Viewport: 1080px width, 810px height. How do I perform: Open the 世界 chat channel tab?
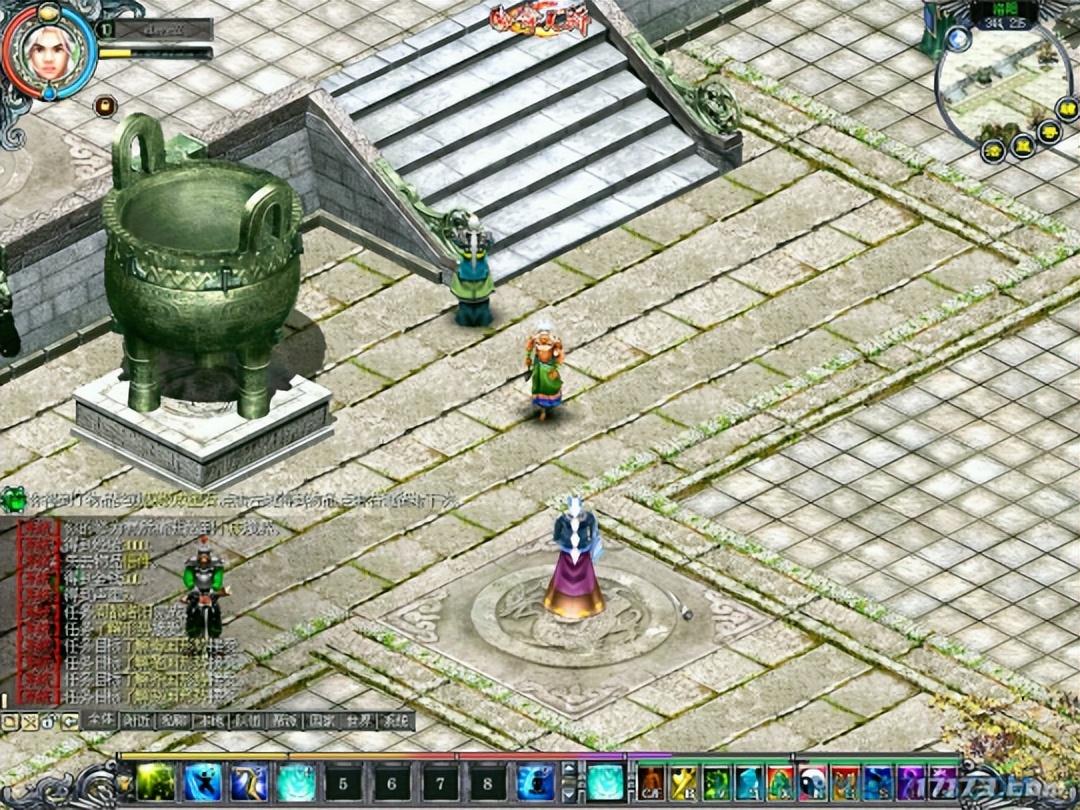point(359,720)
